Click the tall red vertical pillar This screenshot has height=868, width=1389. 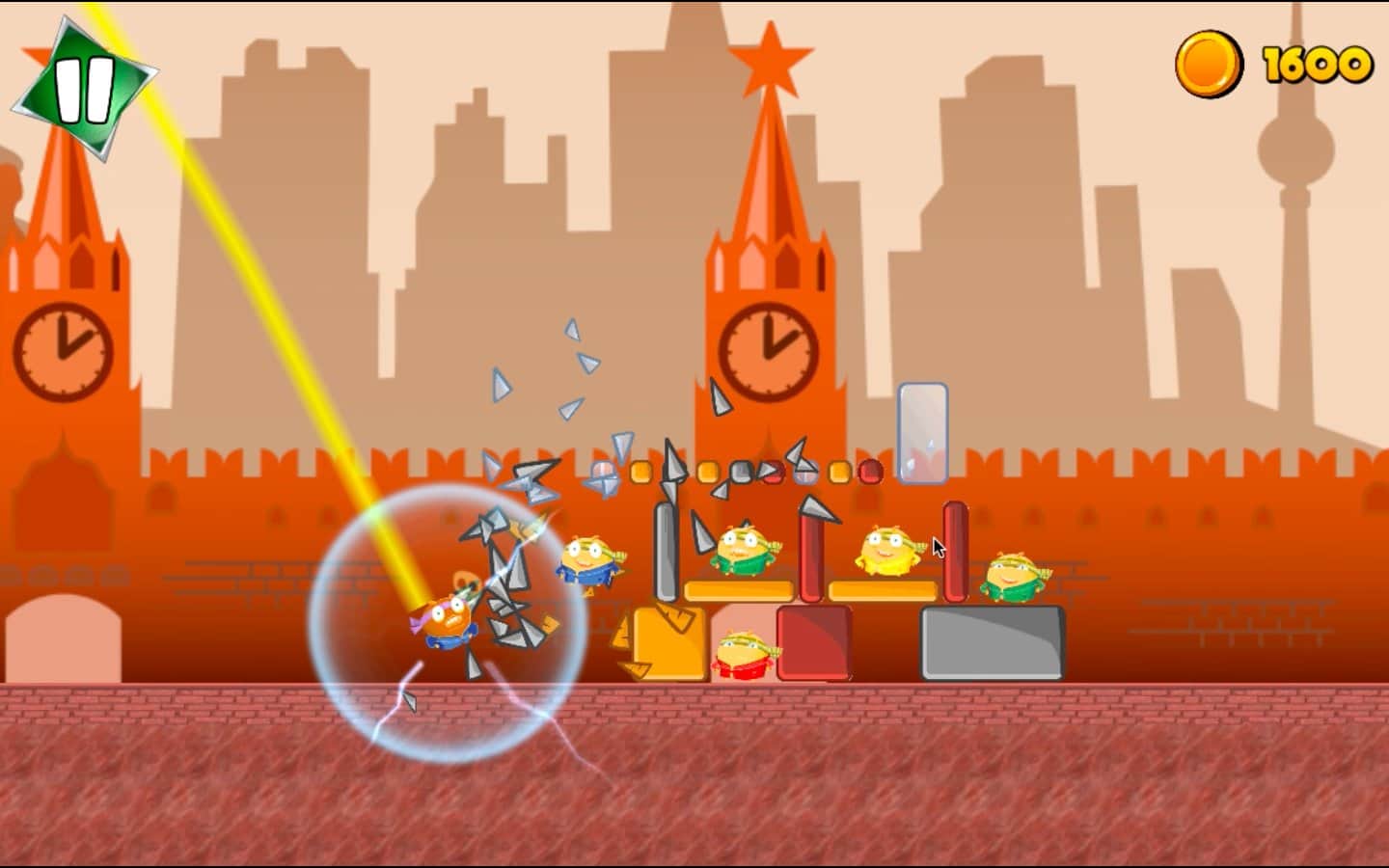point(954,550)
